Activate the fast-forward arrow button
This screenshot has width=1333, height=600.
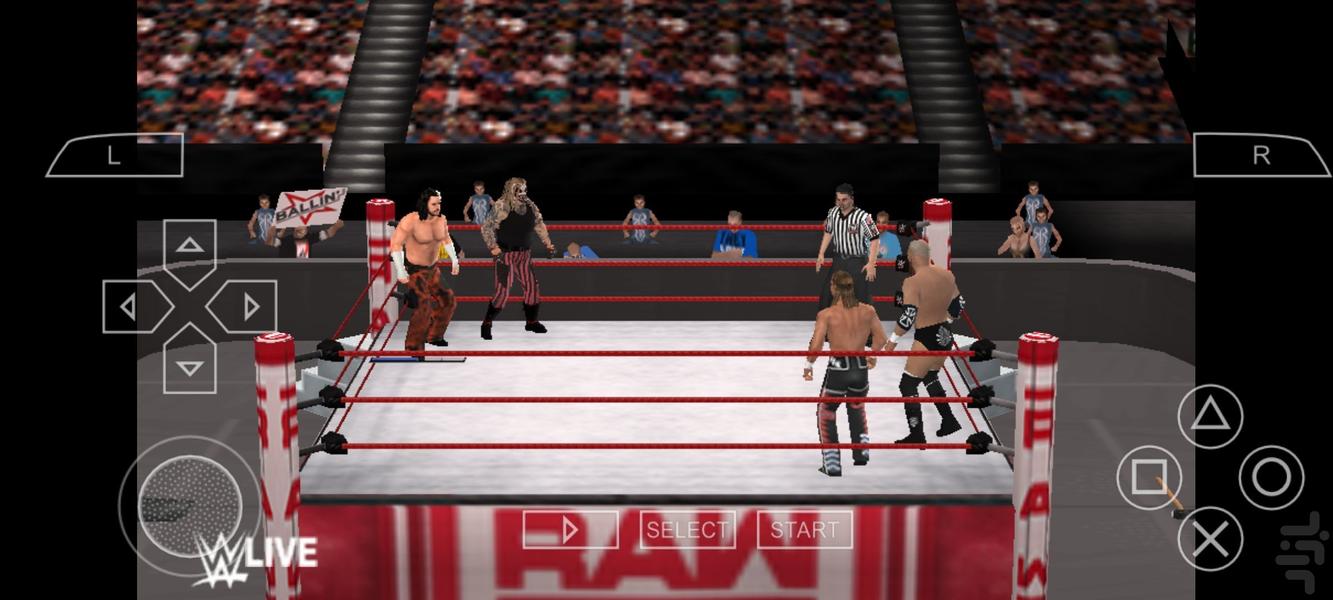[x=570, y=530]
